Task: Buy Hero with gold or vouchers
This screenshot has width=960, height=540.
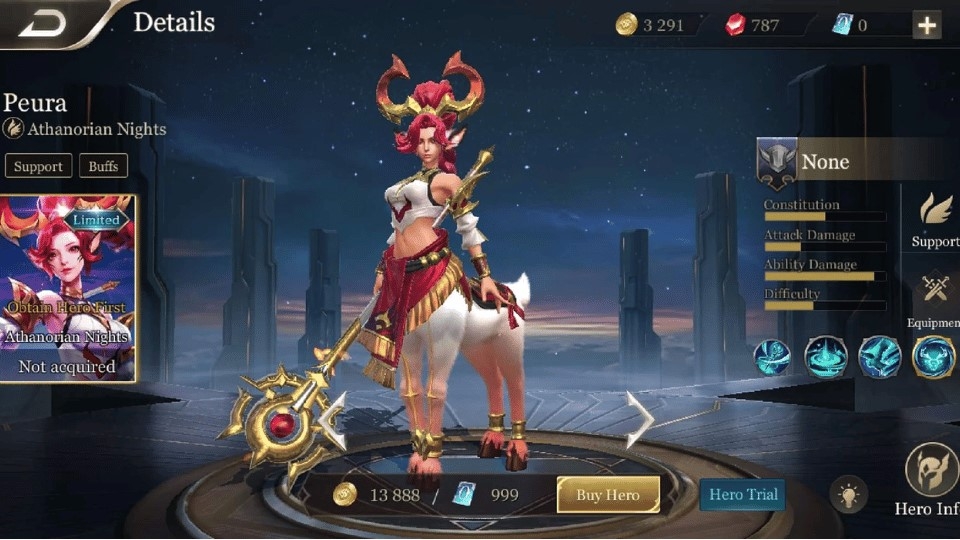Action: 607,495
